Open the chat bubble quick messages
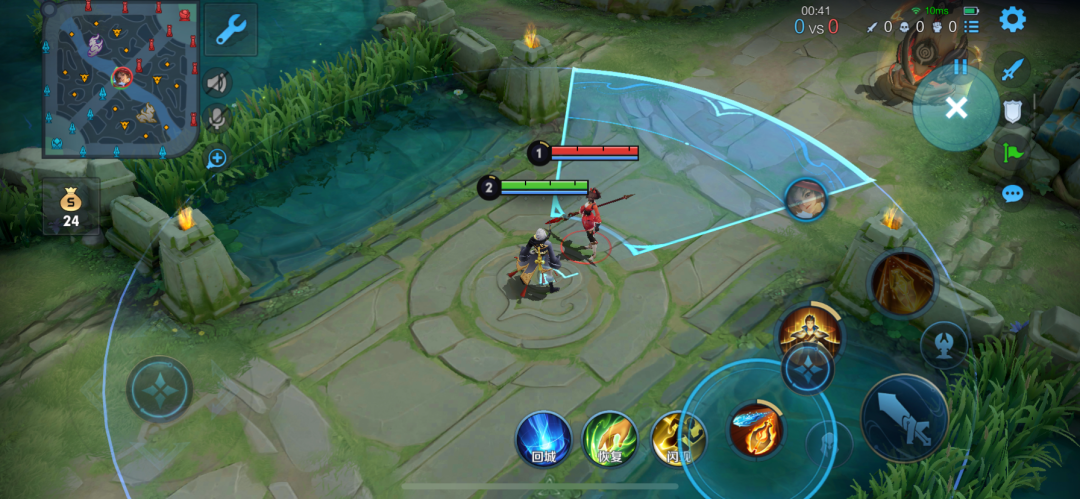The image size is (1080, 499). pos(1012,193)
